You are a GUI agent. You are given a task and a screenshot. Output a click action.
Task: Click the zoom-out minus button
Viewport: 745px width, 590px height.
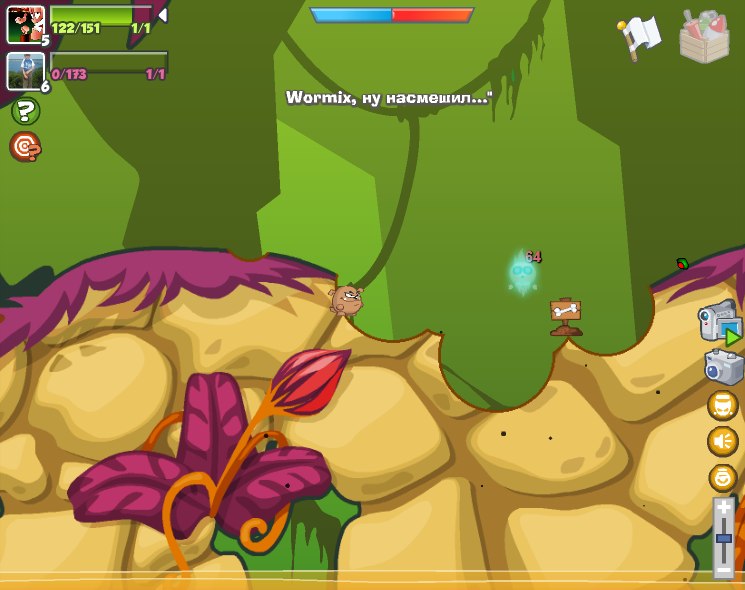coord(724,570)
